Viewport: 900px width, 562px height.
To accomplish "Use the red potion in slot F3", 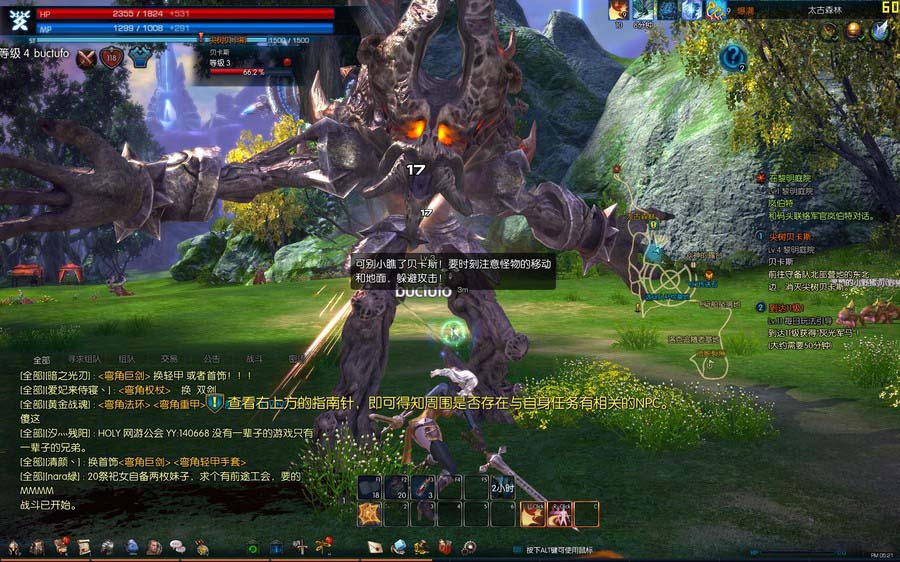I will pyautogui.click(x=424, y=487).
